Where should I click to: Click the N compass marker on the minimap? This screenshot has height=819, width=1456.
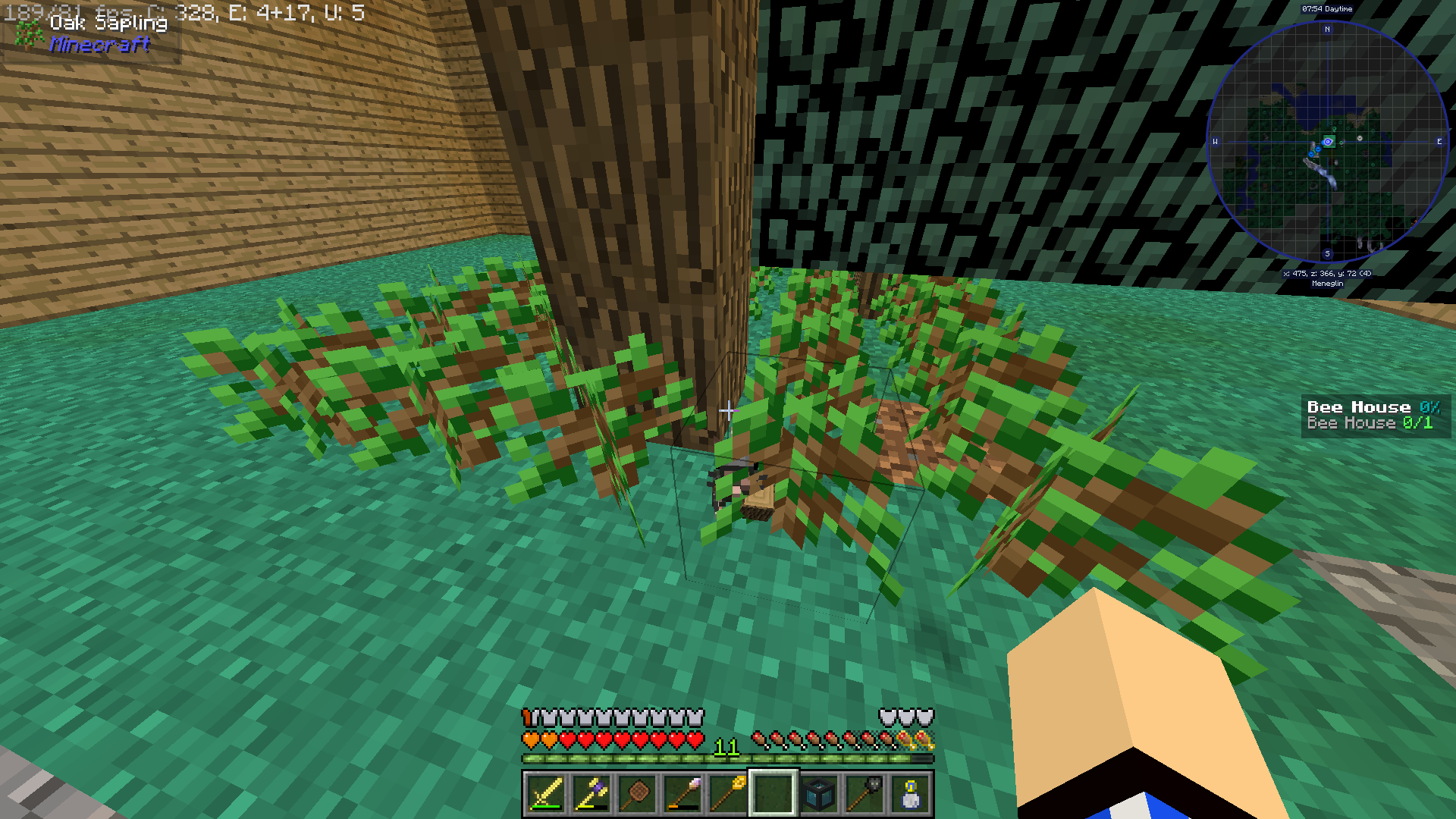(x=1327, y=29)
